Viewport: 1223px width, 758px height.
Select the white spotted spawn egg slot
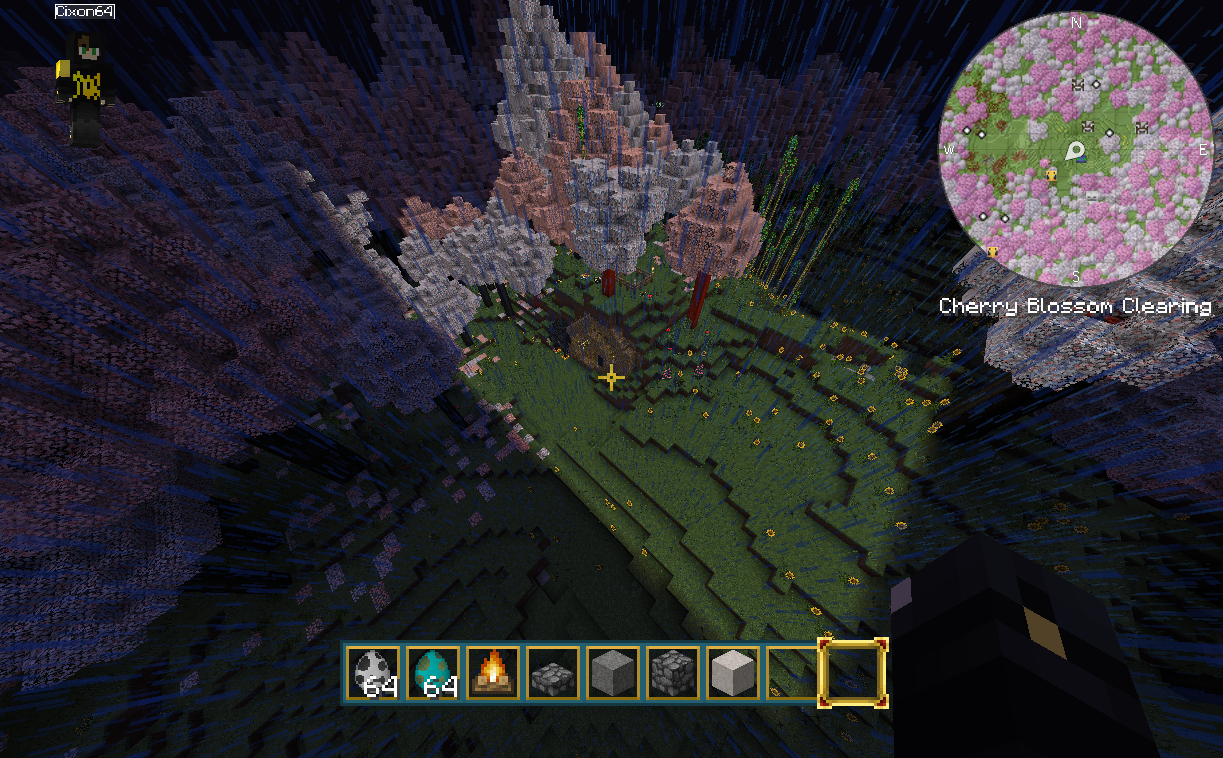pyautogui.click(x=373, y=672)
